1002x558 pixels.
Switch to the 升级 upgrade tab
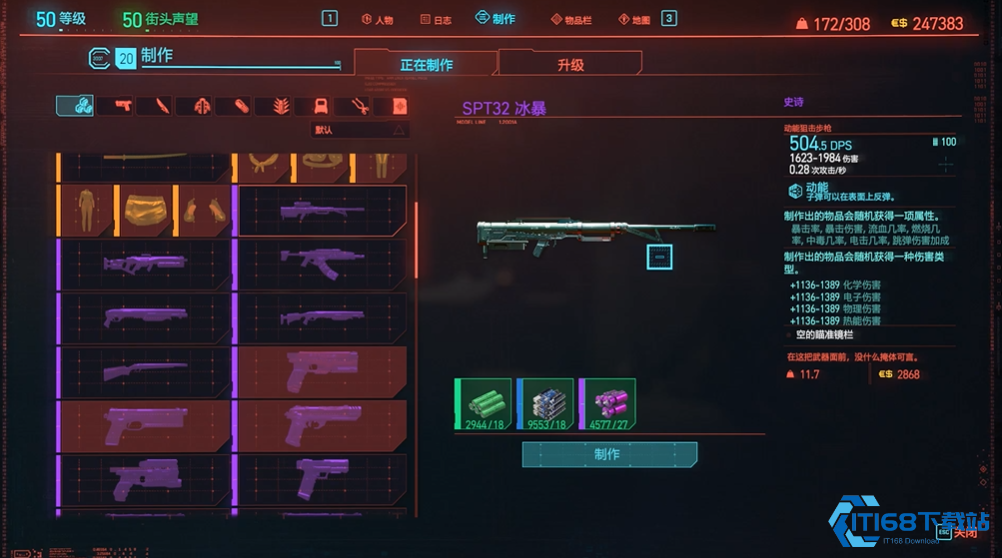point(570,65)
